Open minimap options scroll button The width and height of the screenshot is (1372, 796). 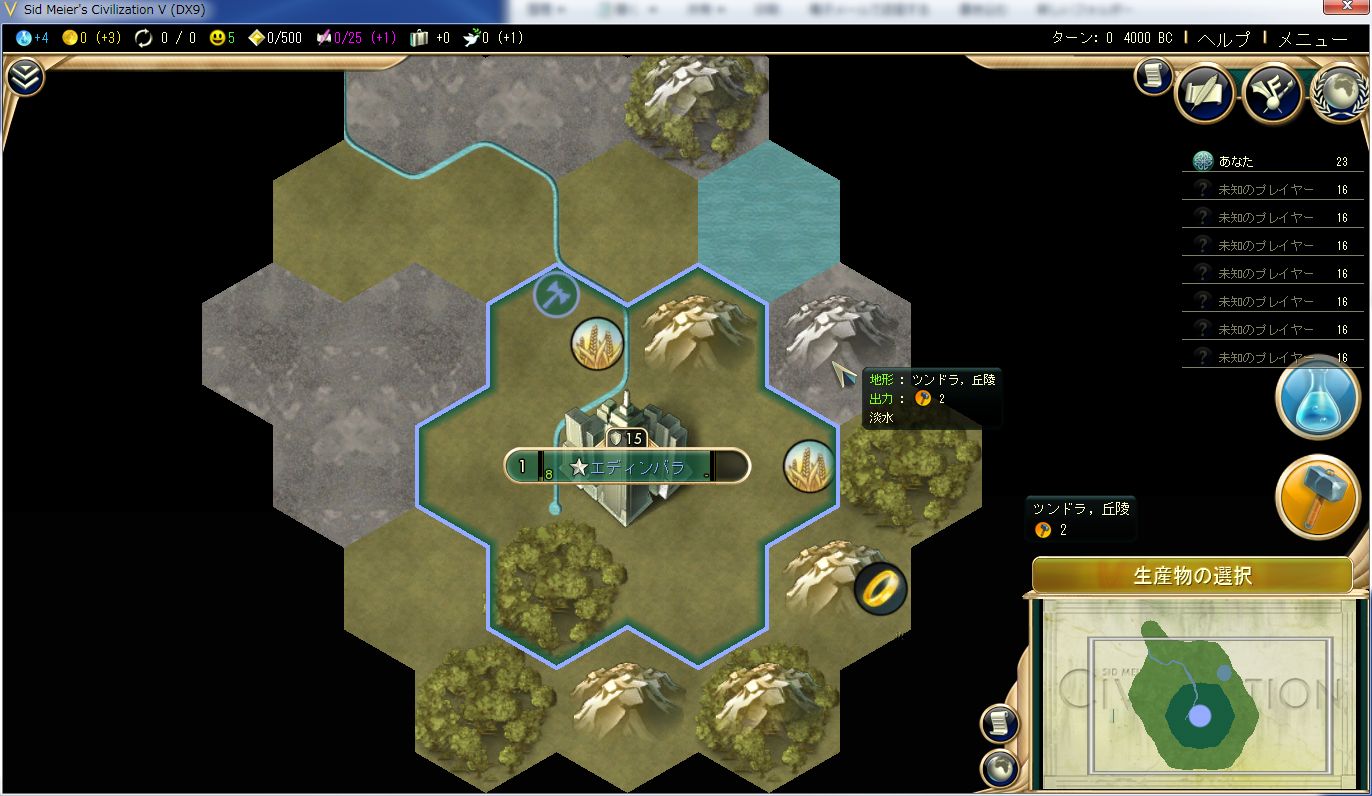999,722
